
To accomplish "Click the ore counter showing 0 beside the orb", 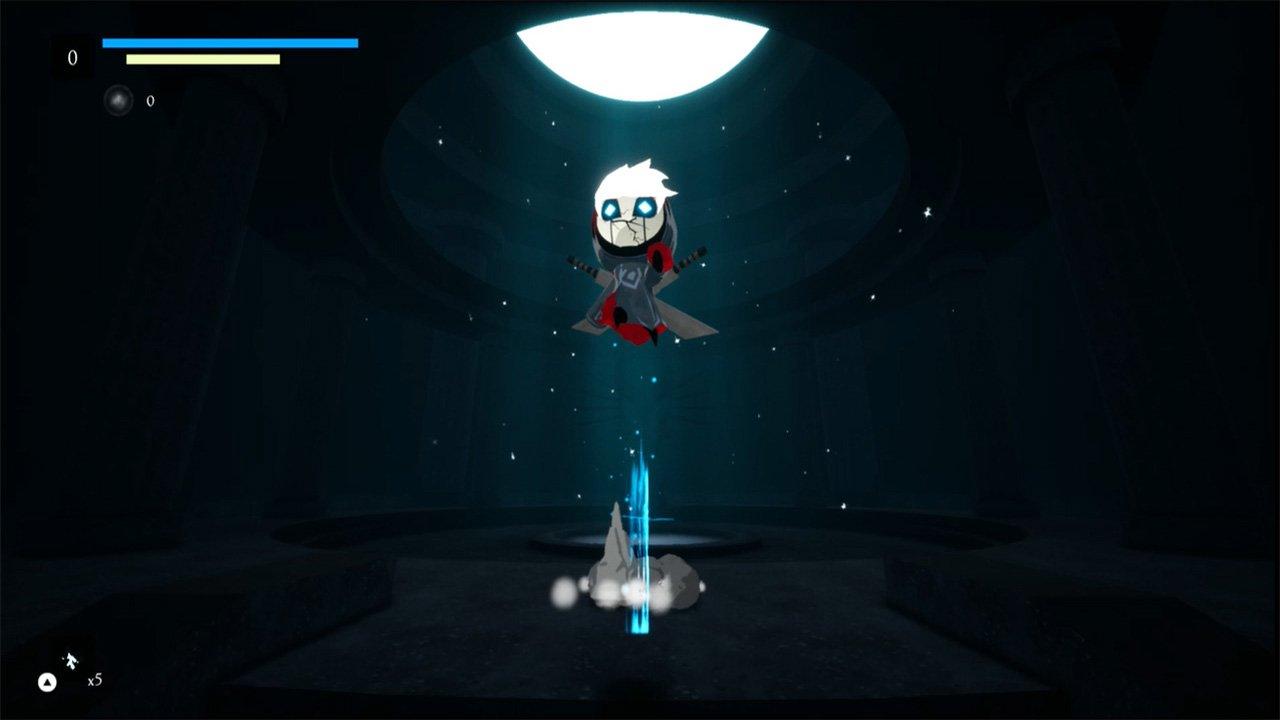I will point(150,100).
